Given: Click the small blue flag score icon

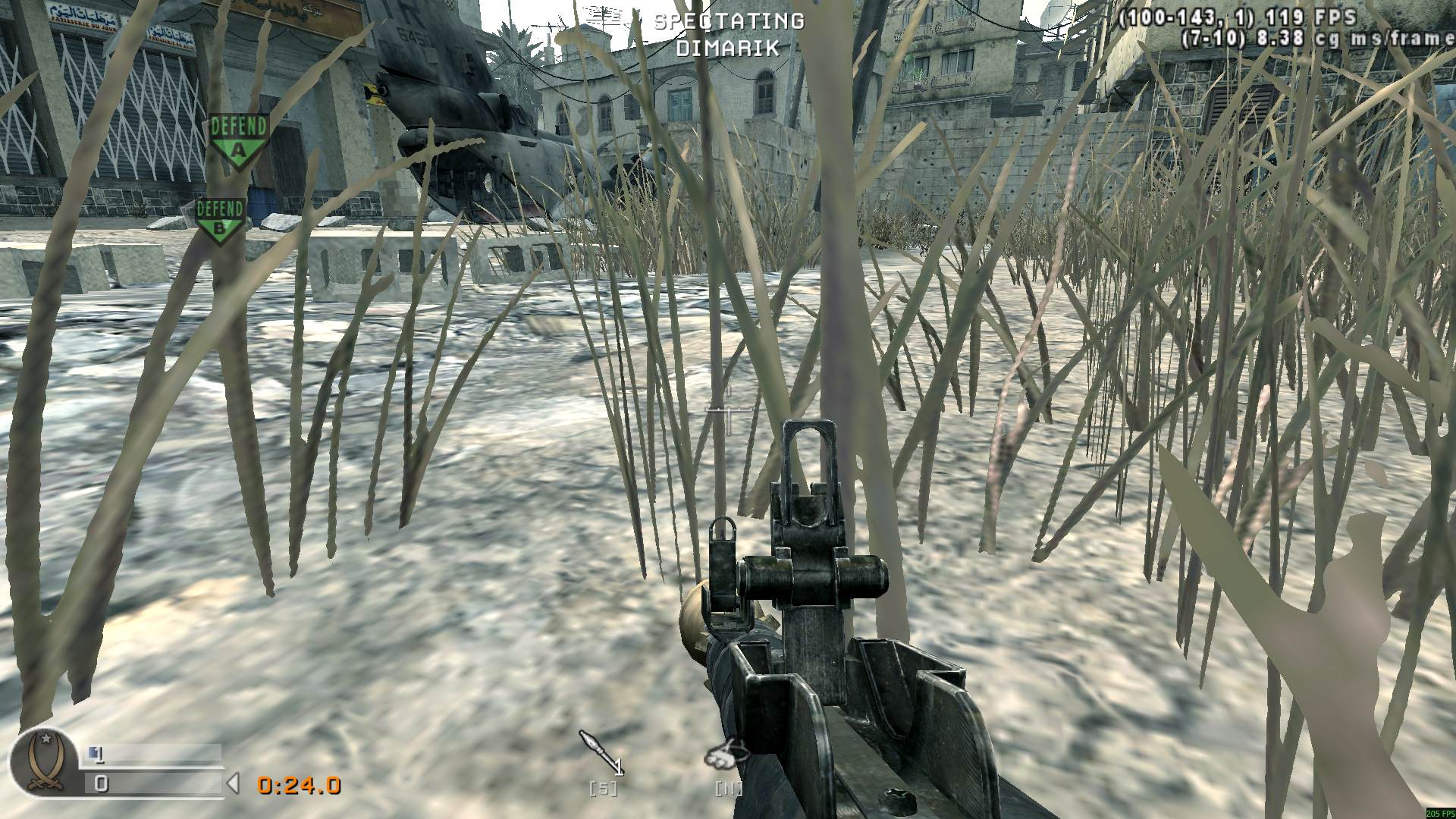Looking at the screenshot, I should click(x=94, y=752).
